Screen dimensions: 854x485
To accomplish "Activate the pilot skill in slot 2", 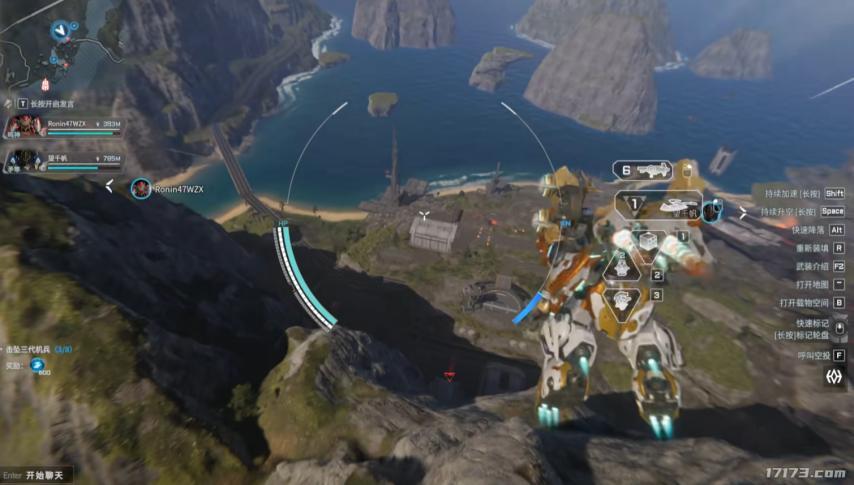I will [620, 267].
